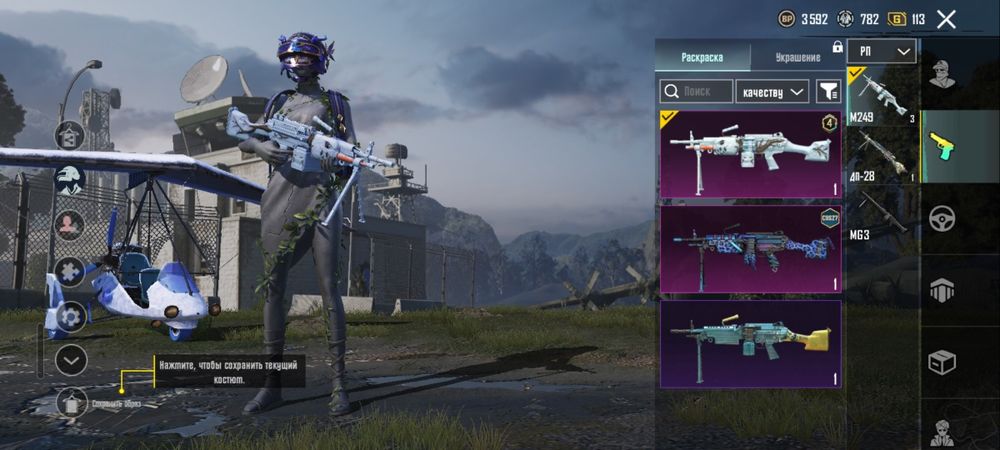Viewport: 1000px width, 450px height.
Task: Open the skin filter funnel button
Action: (x=828, y=91)
